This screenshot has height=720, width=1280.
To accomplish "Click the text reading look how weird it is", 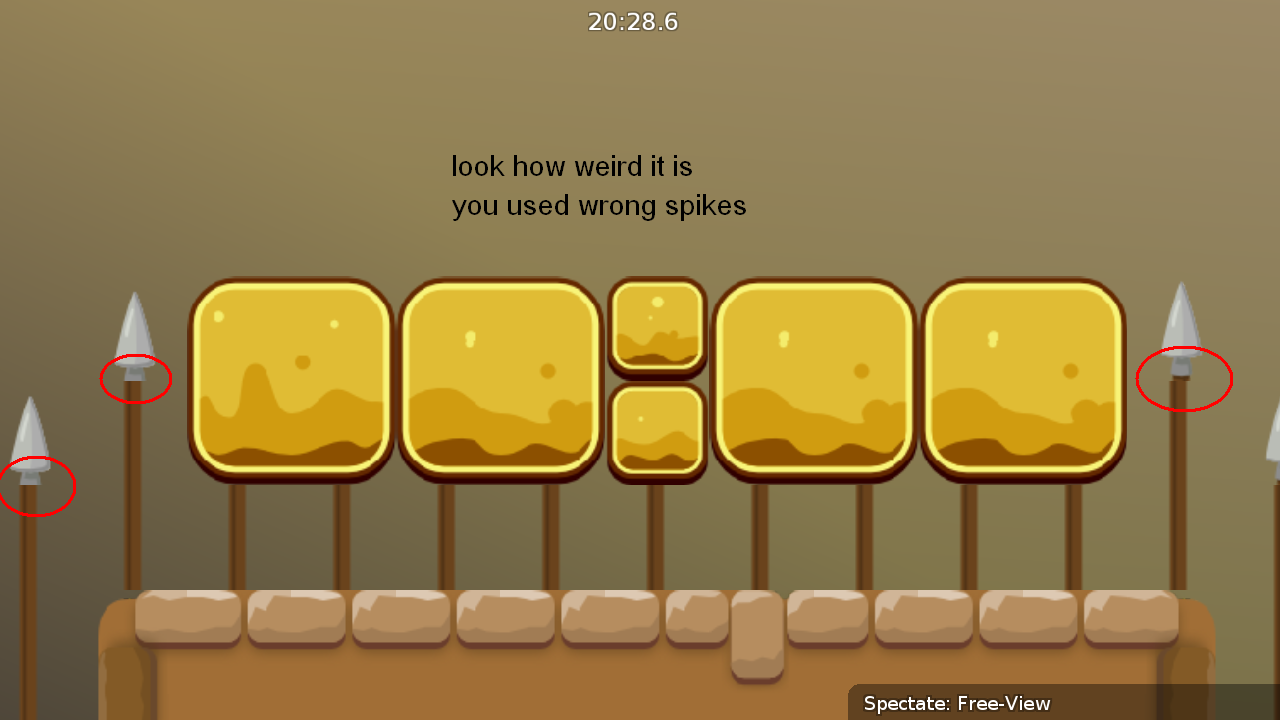I will coord(572,166).
